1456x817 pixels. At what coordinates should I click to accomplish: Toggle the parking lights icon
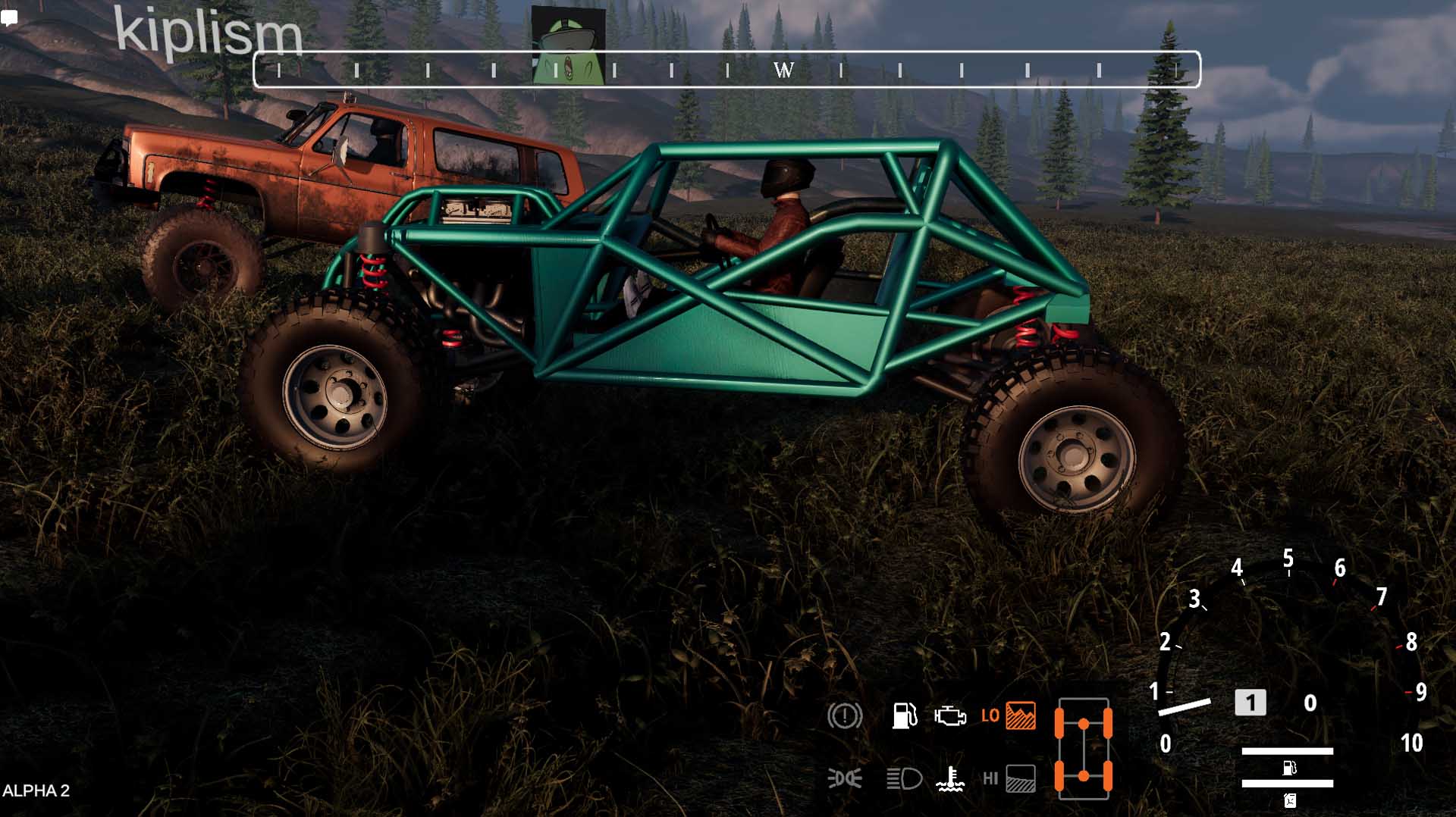click(844, 778)
